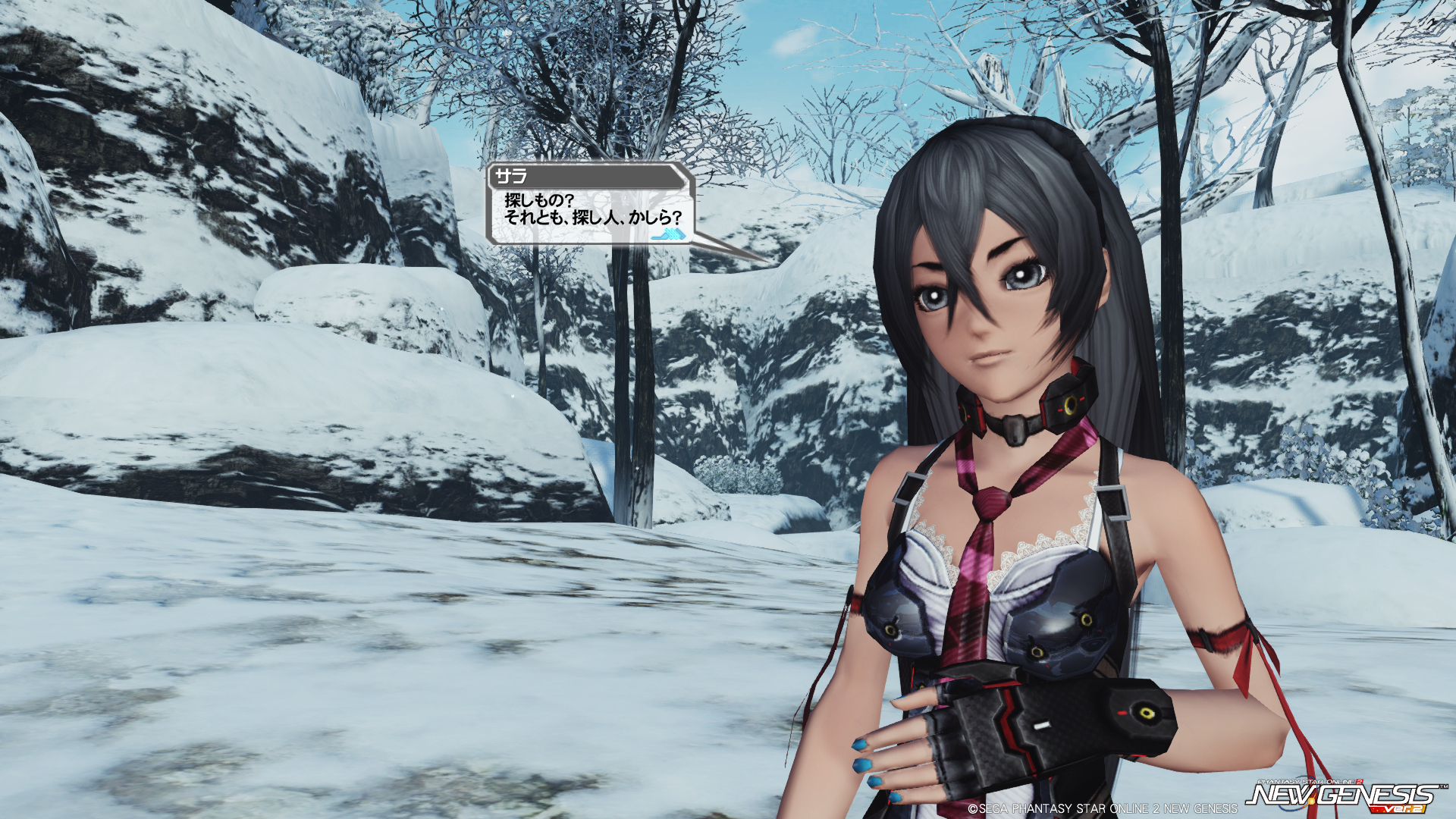Advance Sara's dialogue using the blue continue indicator
This screenshot has height=819, width=1456.
[670, 235]
